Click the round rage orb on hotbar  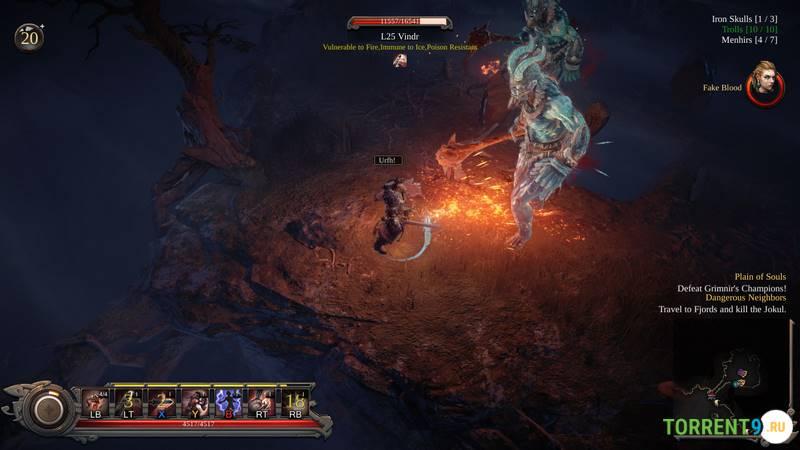tap(46, 408)
